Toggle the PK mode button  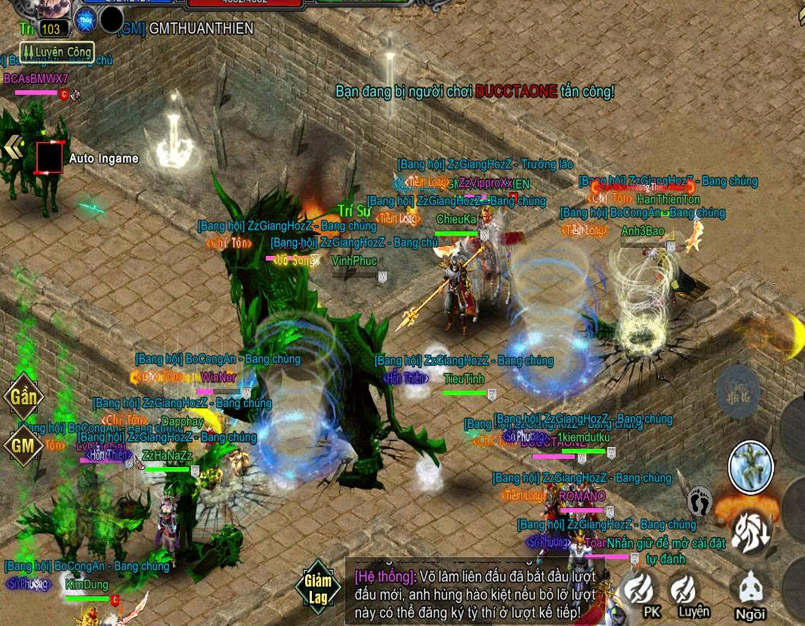click(641, 592)
